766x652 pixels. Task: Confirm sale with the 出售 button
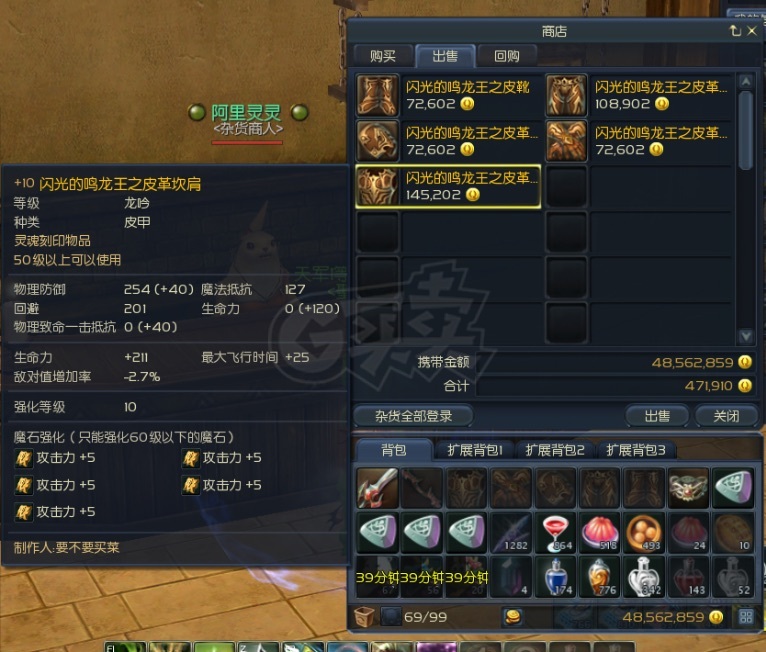tap(657, 416)
